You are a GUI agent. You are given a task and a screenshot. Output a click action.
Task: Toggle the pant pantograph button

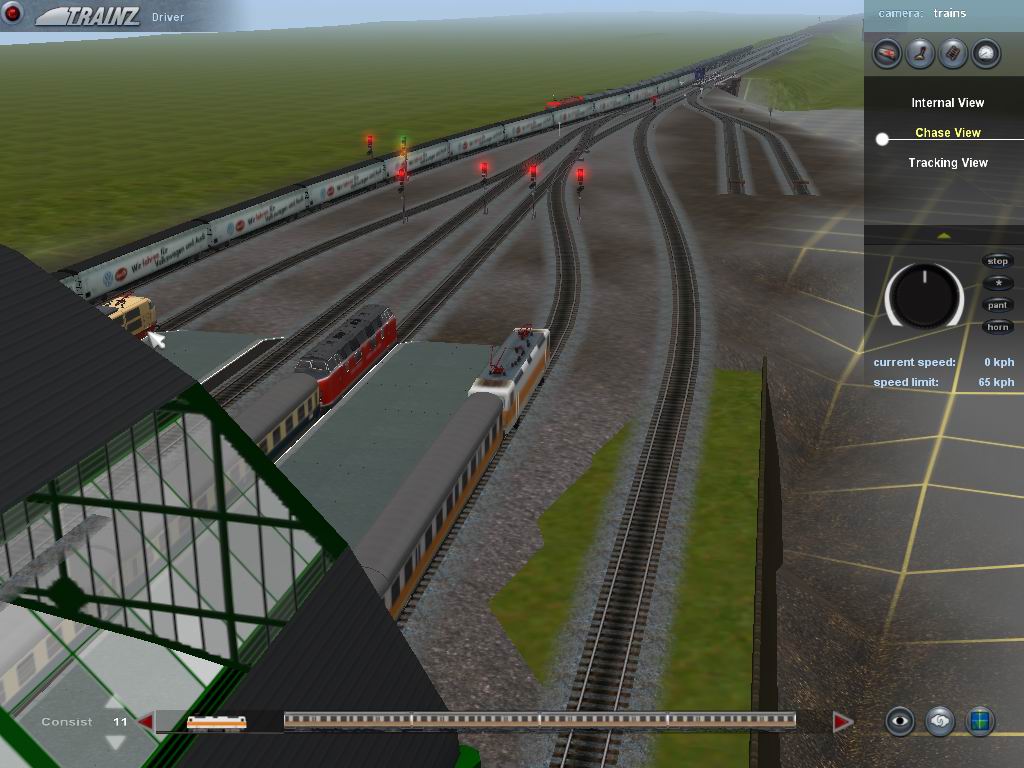[998, 305]
